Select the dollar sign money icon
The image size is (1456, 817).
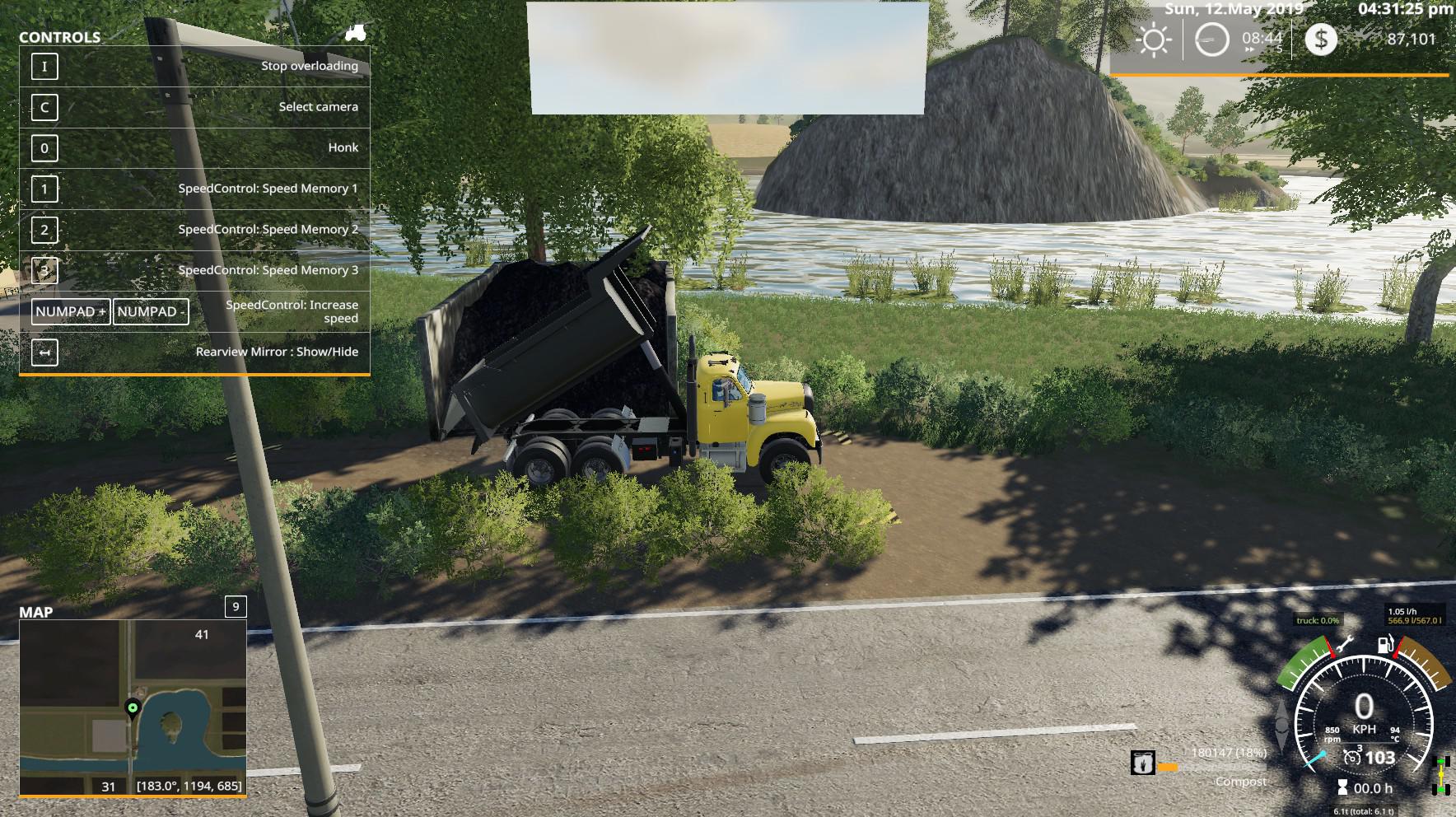point(1321,39)
